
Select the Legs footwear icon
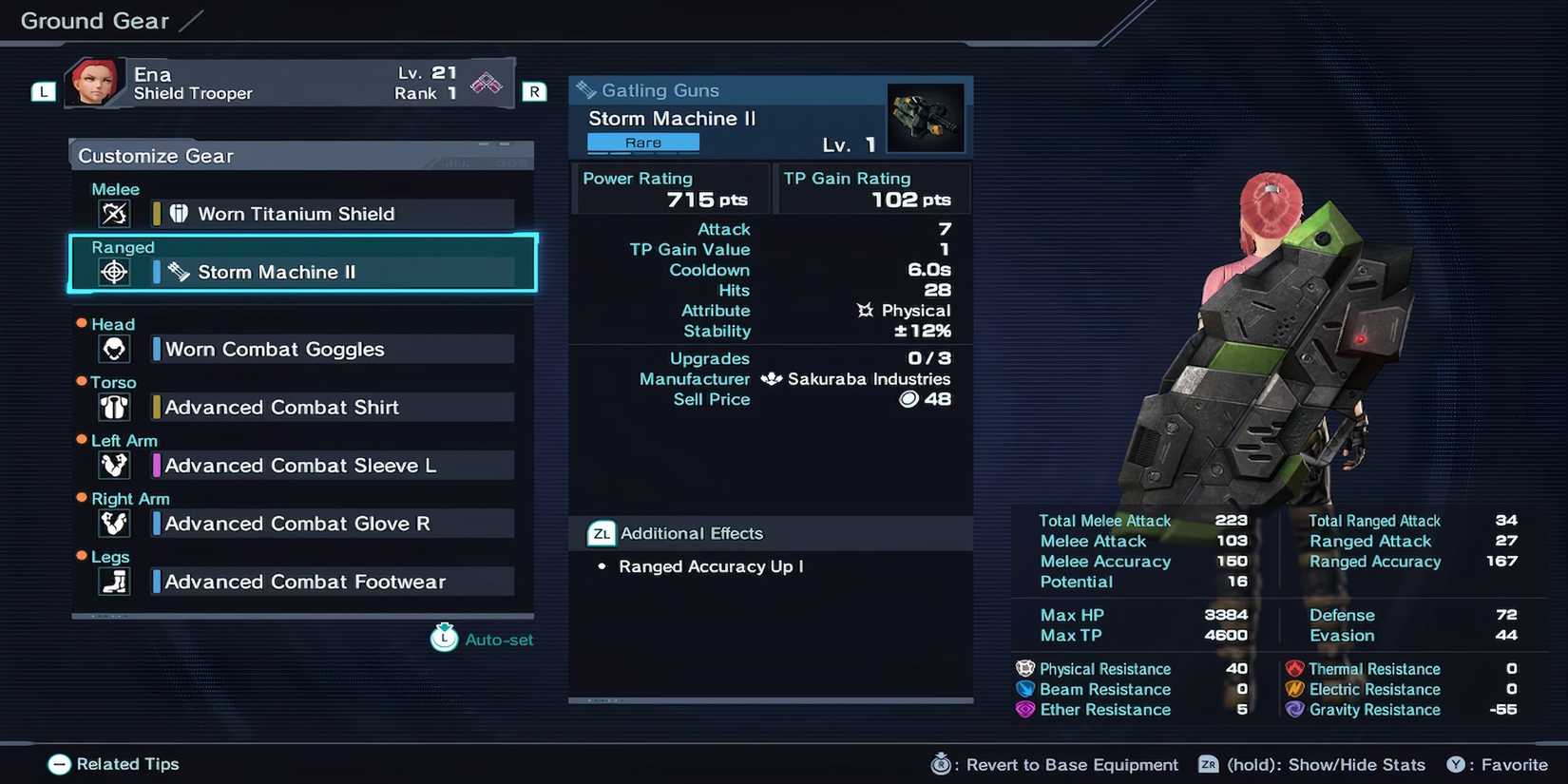[114, 581]
